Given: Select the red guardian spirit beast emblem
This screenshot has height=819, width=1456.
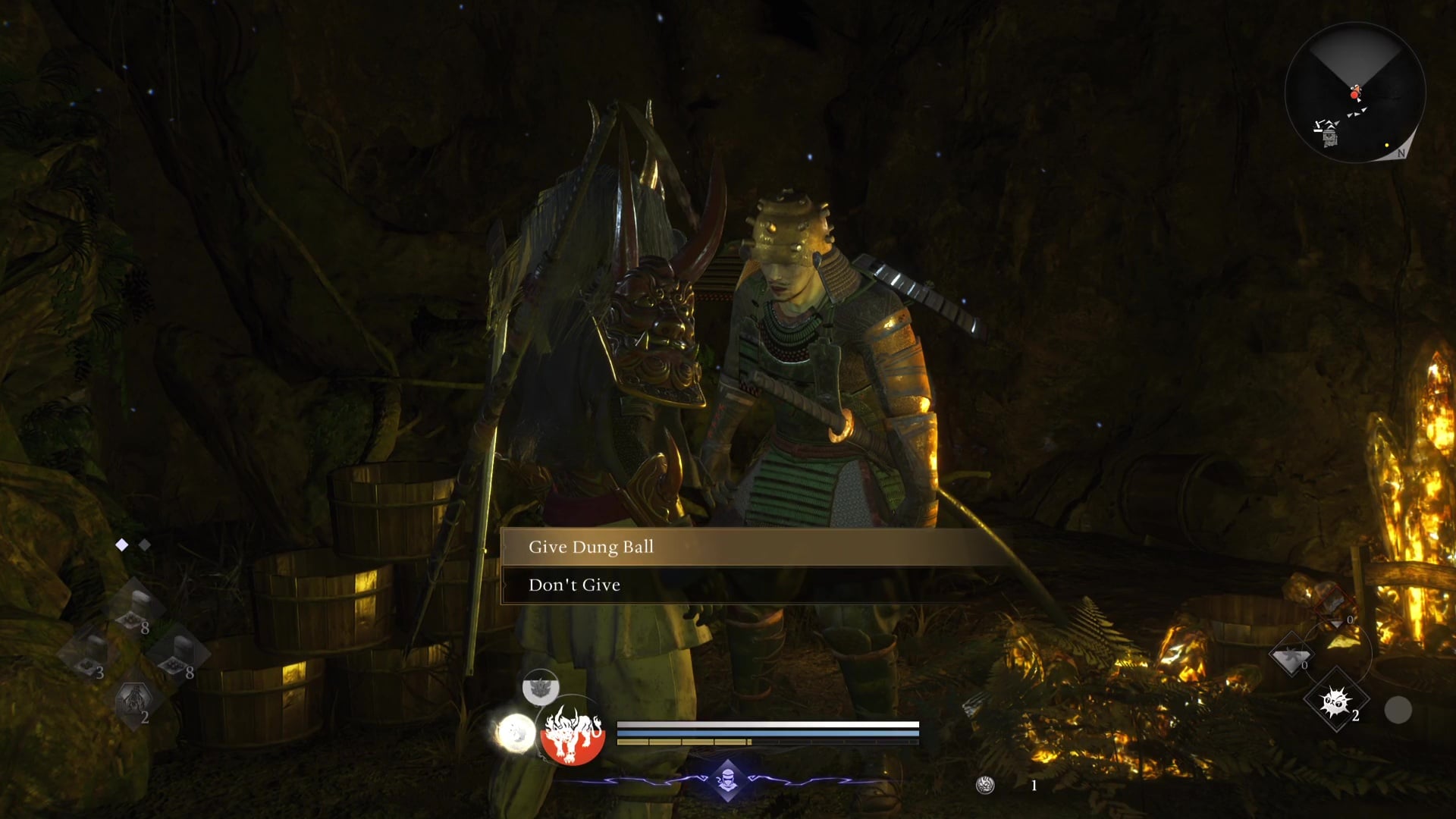Looking at the screenshot, I should tap(573, 735).
